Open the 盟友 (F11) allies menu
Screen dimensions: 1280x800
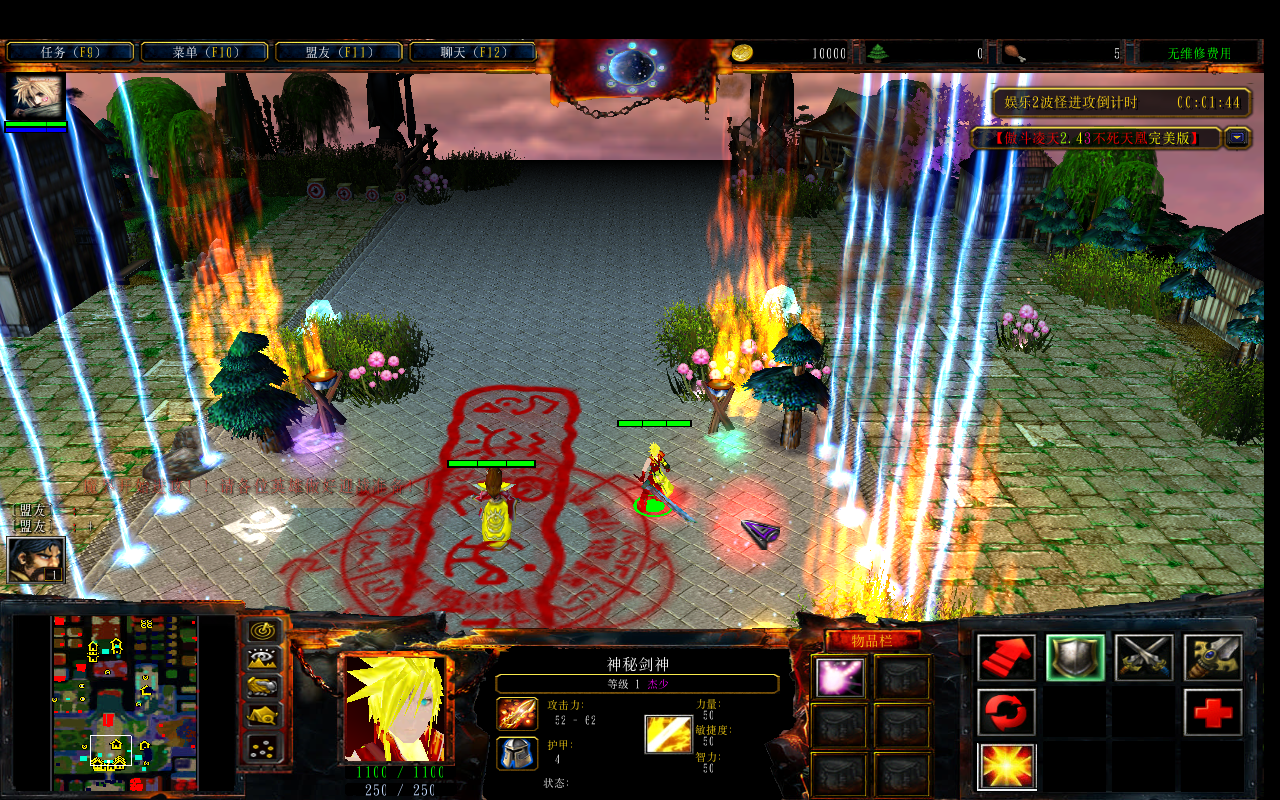(338, 52)
